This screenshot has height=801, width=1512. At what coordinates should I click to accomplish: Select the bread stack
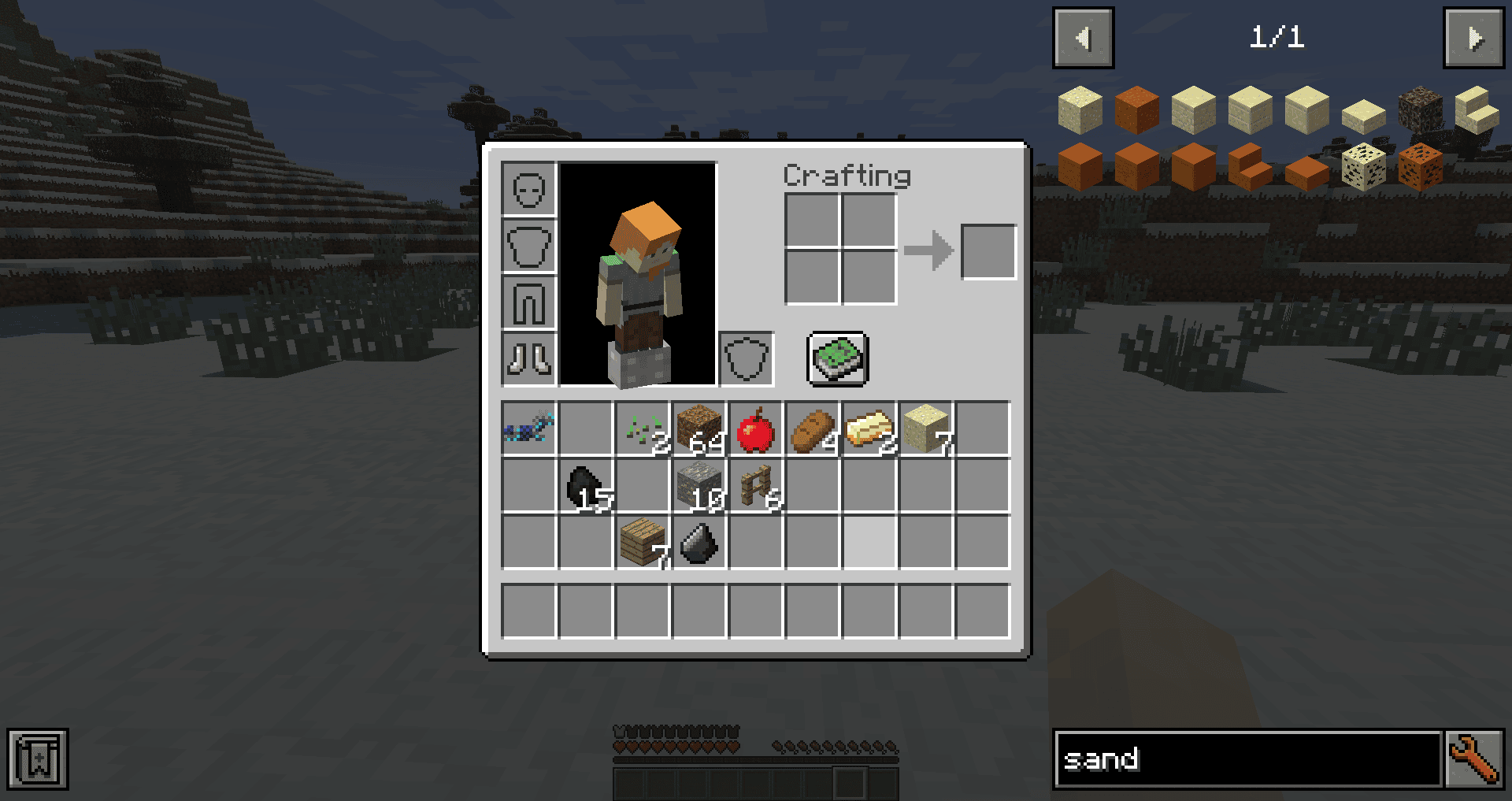(x=812, y=430)
